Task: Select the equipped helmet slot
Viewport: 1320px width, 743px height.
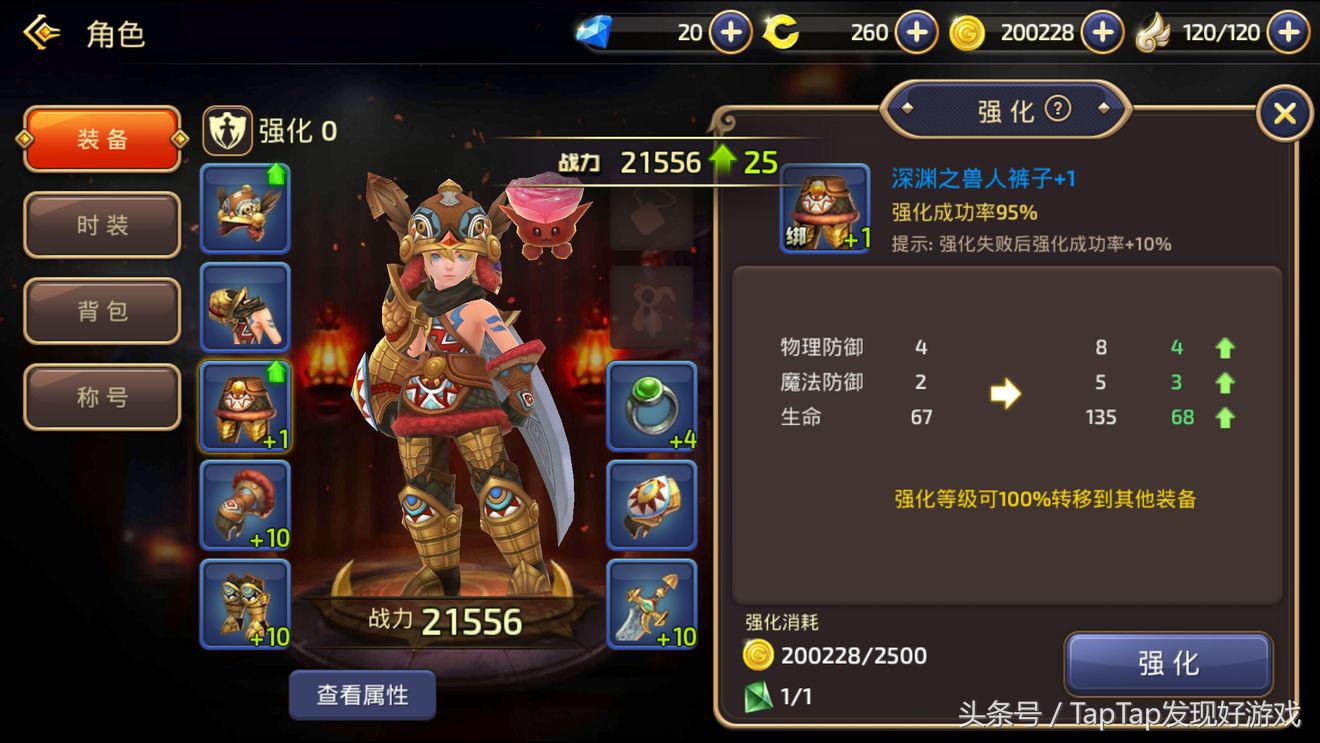Action: pyautogui.click(x=244, y=207)
